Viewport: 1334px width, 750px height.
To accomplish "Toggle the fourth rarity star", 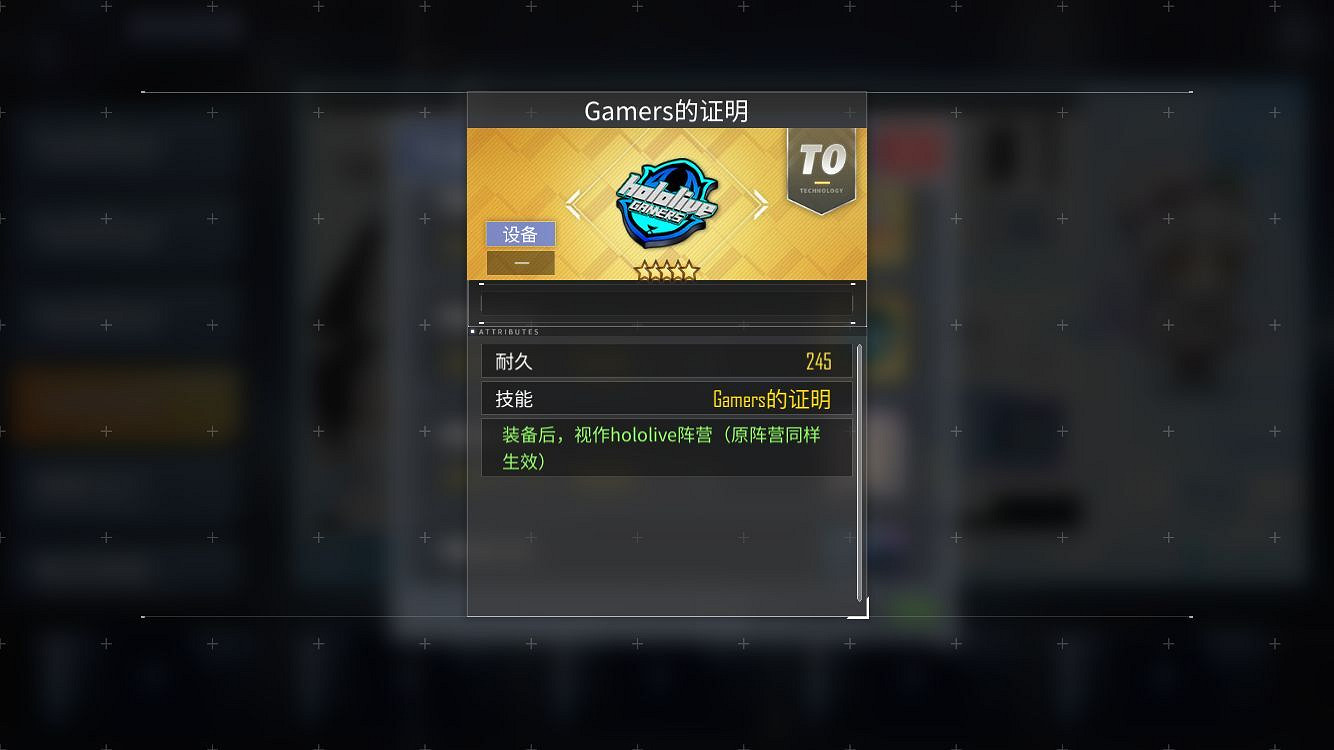I will [677, 270].
